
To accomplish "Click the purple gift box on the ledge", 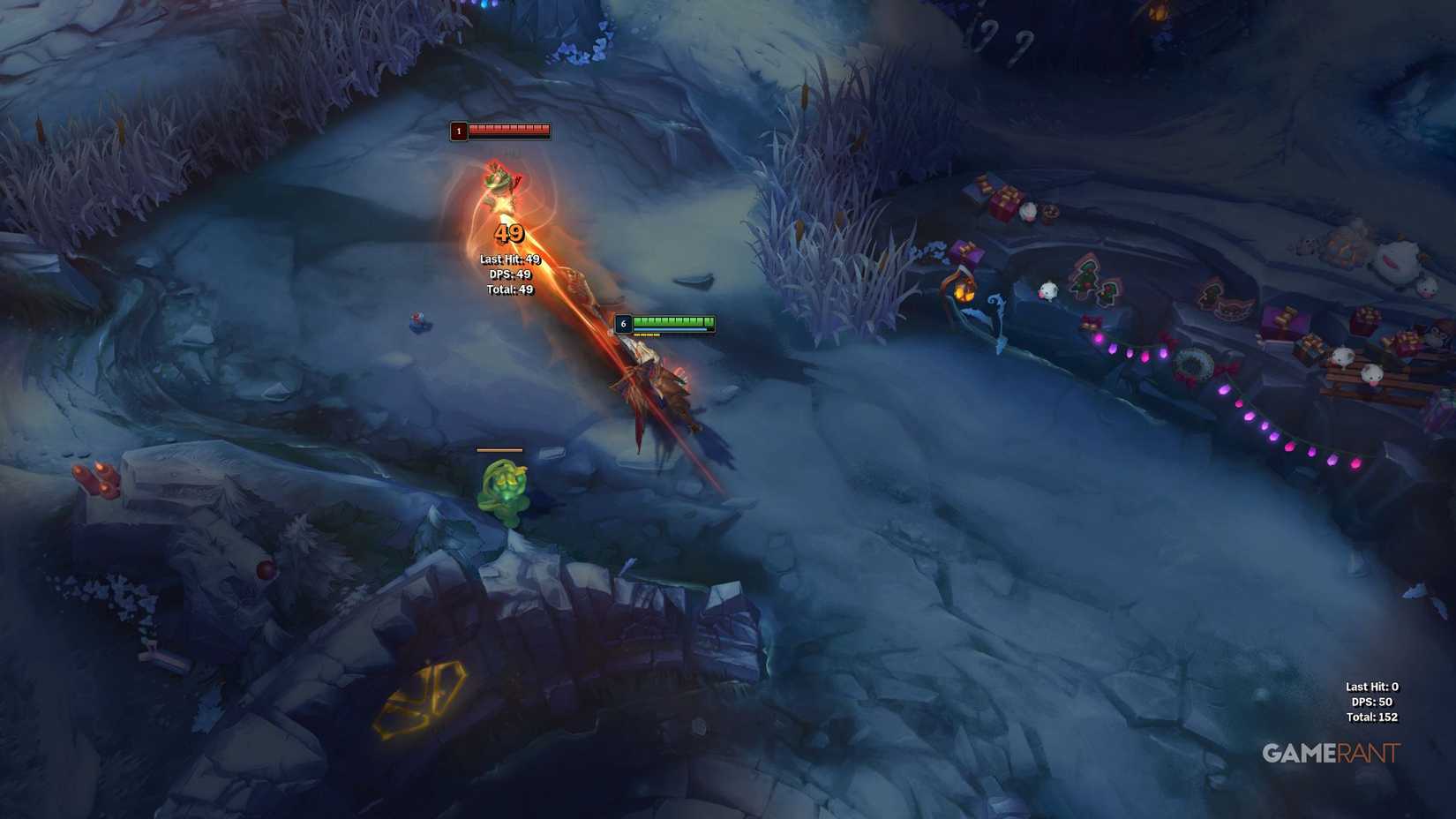I will click(x=965, y=253).
